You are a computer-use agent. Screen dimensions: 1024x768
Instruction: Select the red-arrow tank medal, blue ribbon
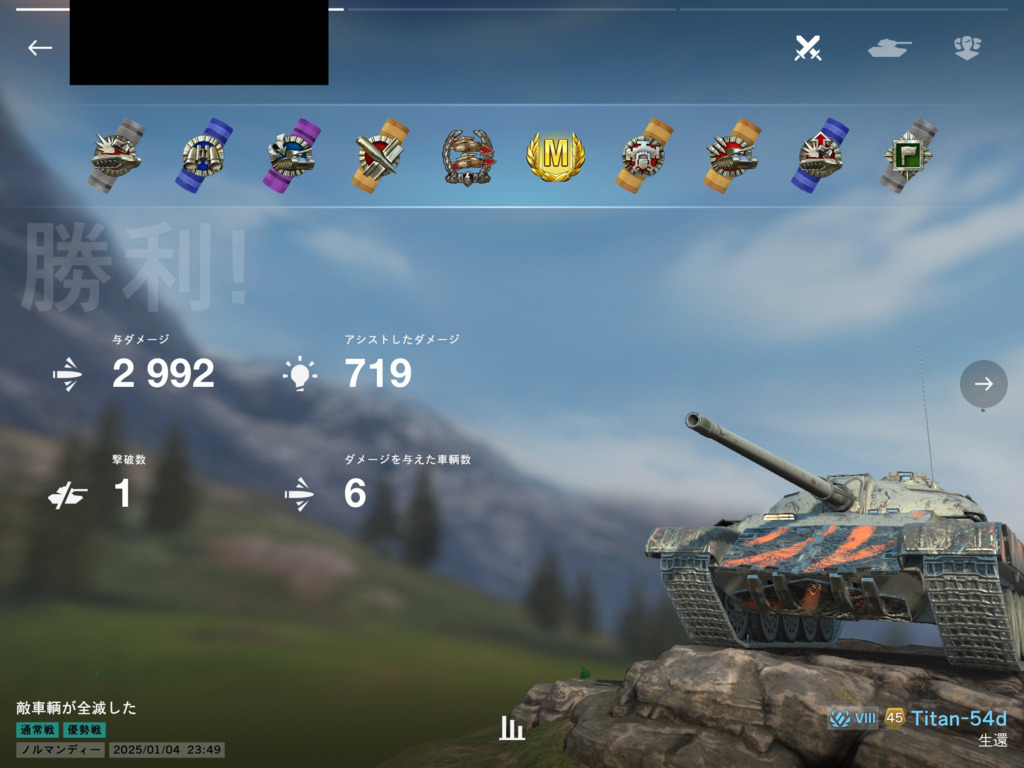click(x=820, y=156)
